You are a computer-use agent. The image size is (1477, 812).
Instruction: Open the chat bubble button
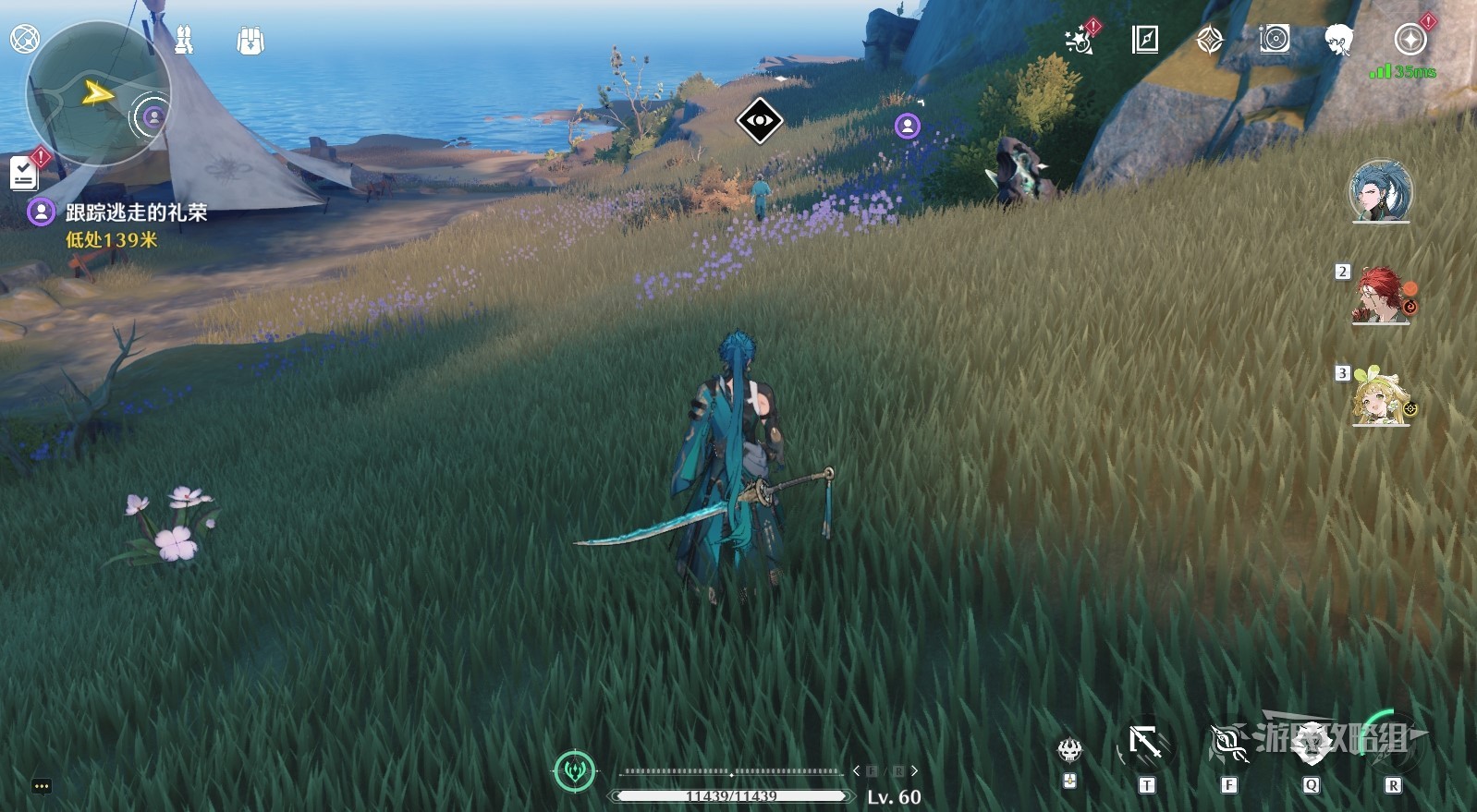[x=41, y=786]
